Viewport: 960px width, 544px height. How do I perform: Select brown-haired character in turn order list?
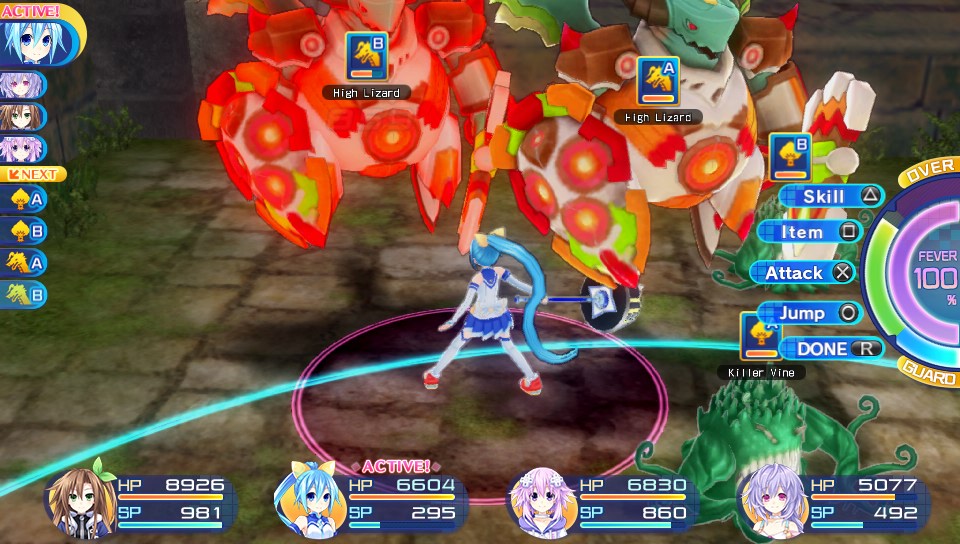click(x=20, y=116)
